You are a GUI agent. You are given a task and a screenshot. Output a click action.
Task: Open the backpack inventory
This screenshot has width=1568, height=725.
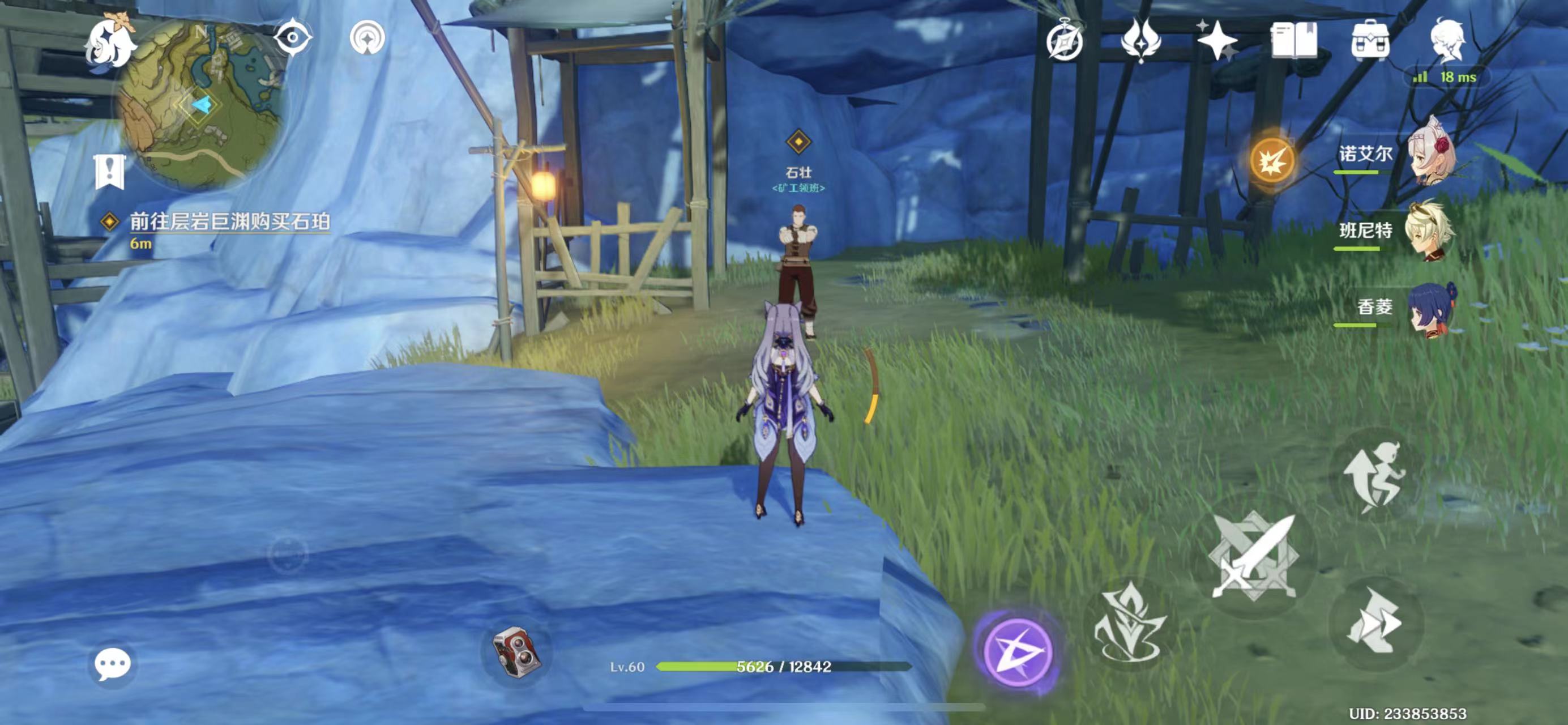coord(1370,40)
